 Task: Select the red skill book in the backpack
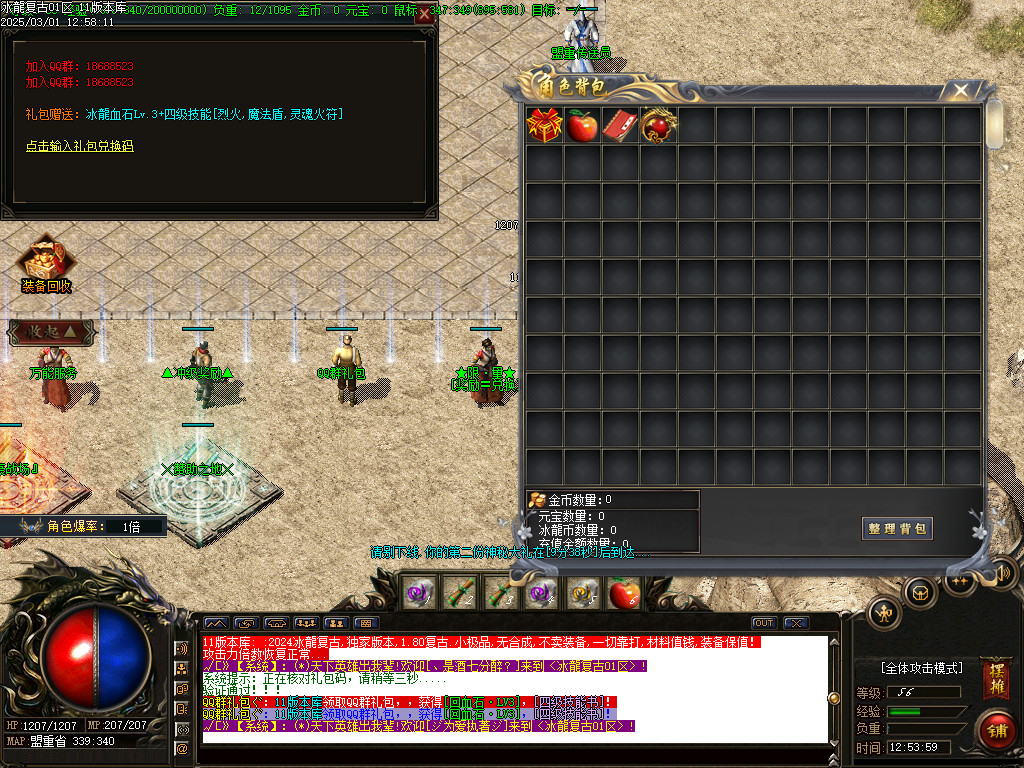620,125
